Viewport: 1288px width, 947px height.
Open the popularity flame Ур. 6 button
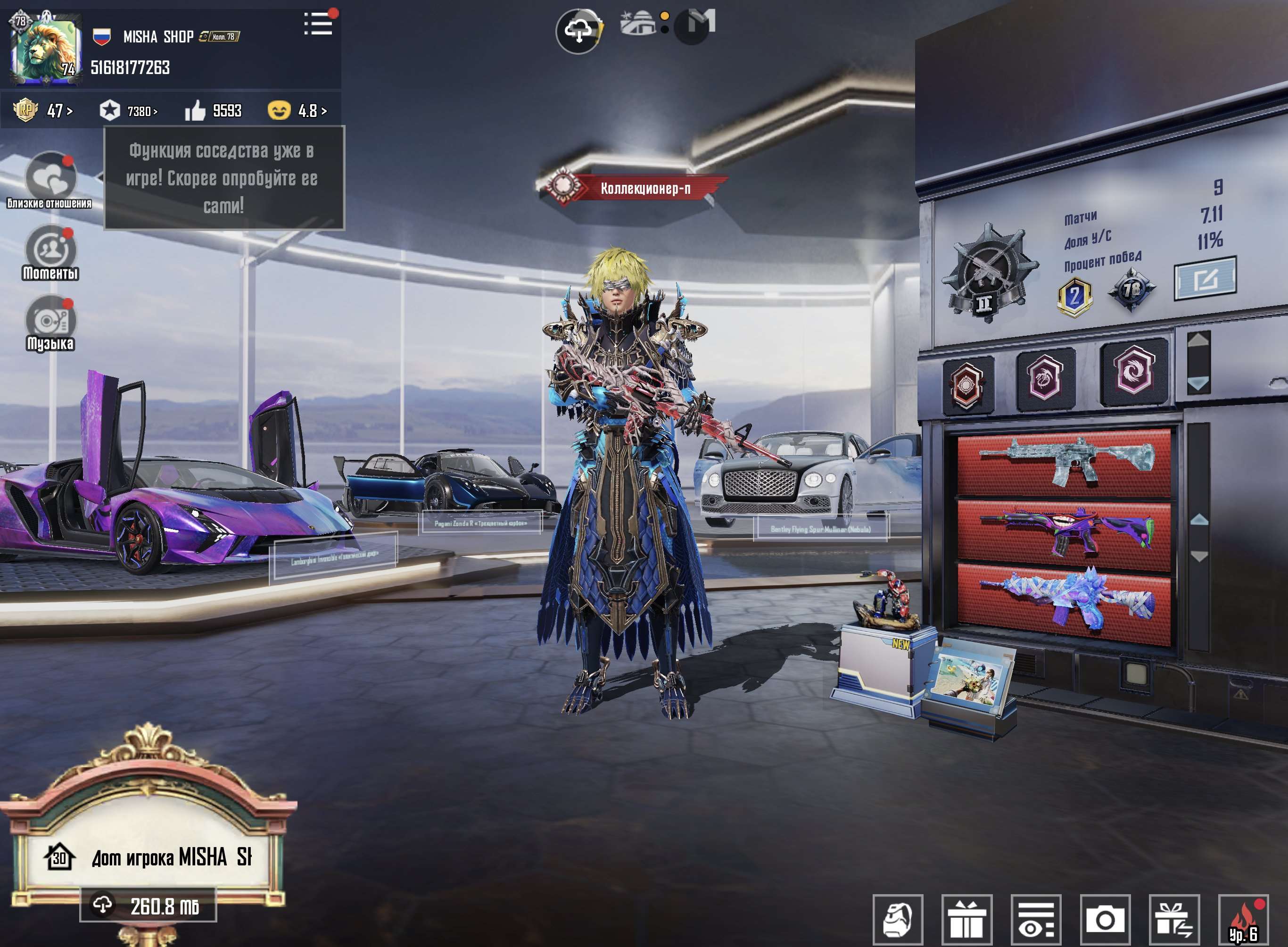click(1243, 920)
